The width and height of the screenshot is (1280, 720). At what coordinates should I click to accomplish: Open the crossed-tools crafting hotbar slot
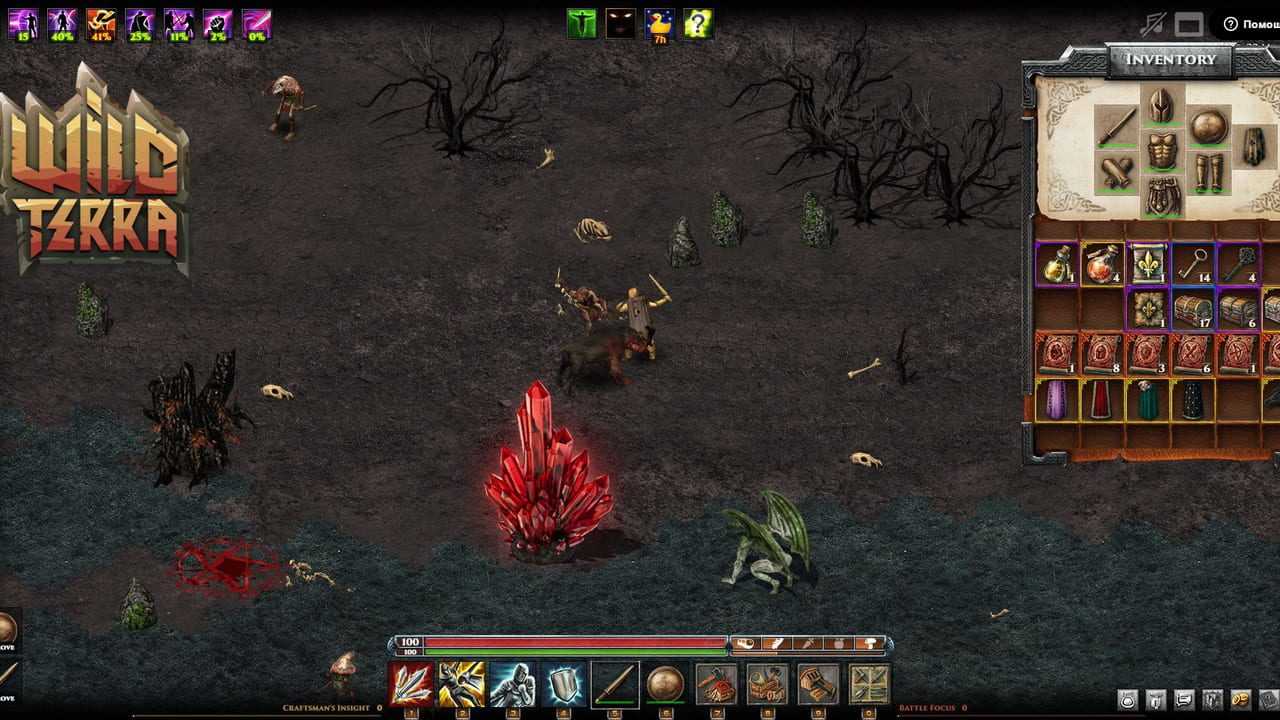[869, 684]
